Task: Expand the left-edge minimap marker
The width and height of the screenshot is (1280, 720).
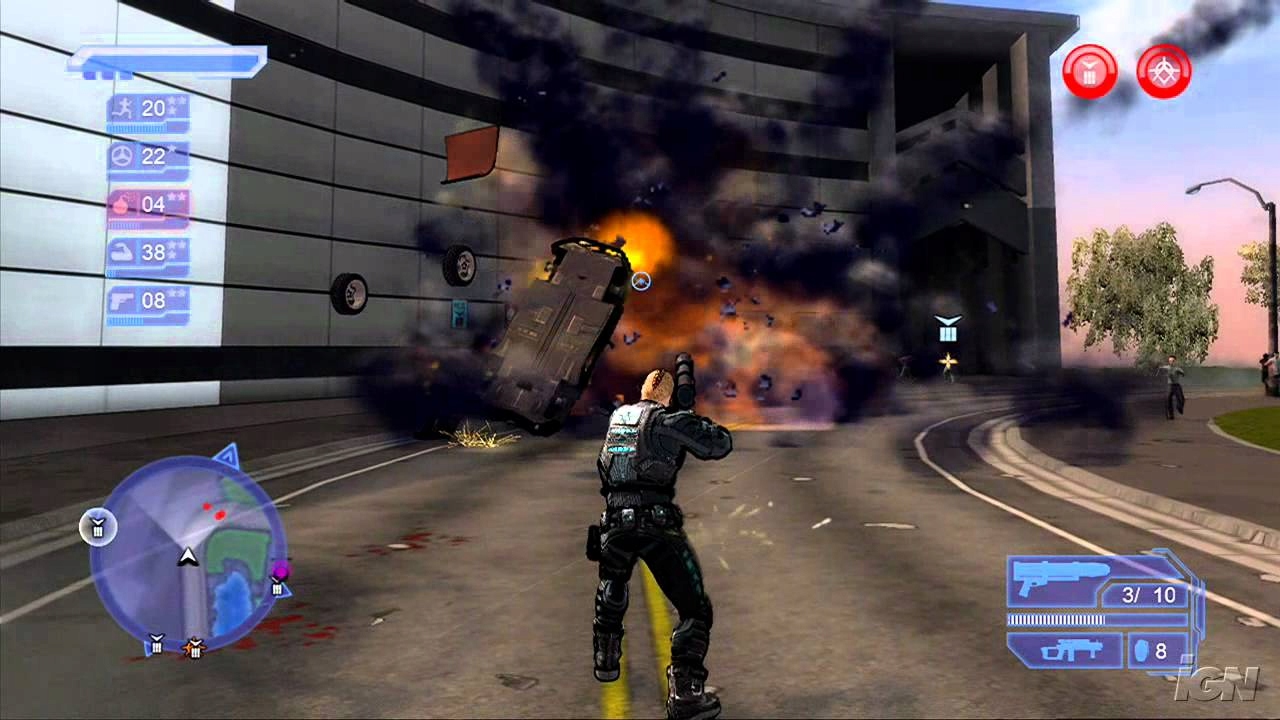Action: click(97, 529)
